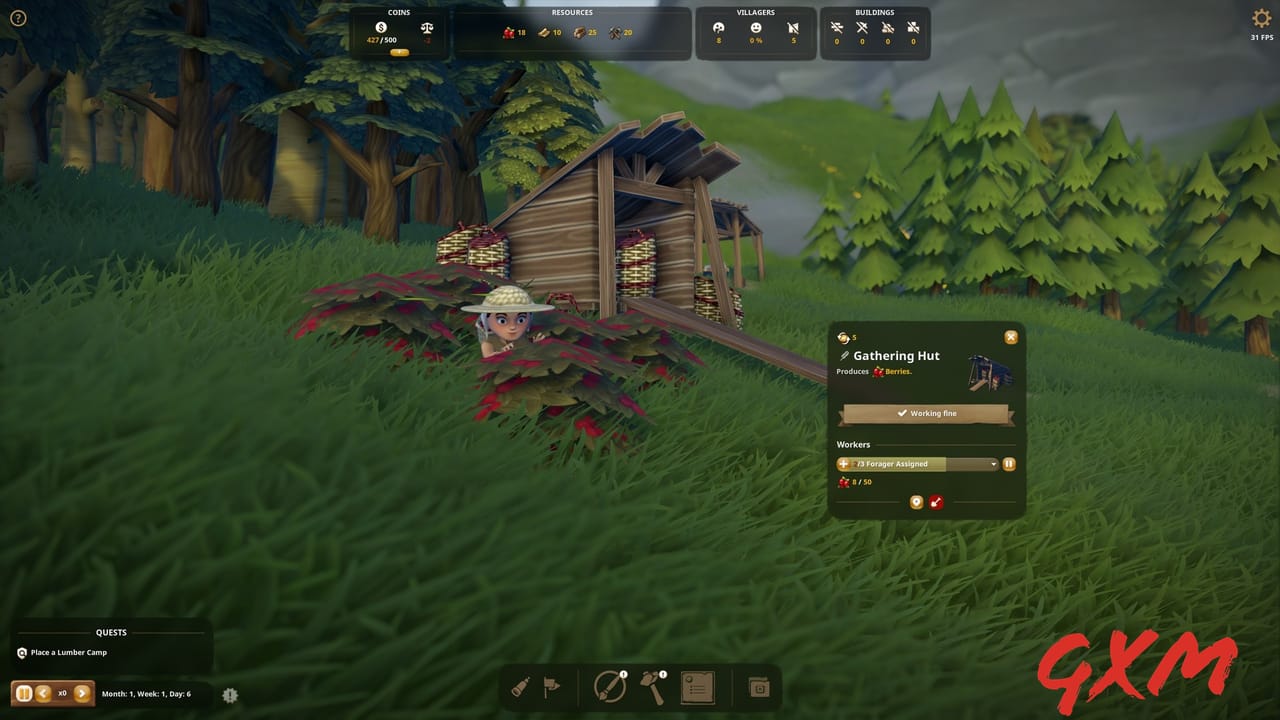Pause the Forager workers in the hut panel
The height and width of the screenshot is (720, 1280).
click(1009, 464)
